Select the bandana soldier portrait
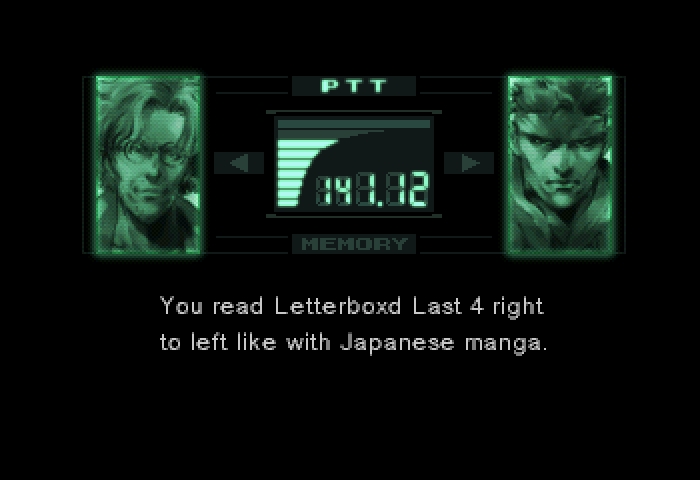 tap(558, 165)
